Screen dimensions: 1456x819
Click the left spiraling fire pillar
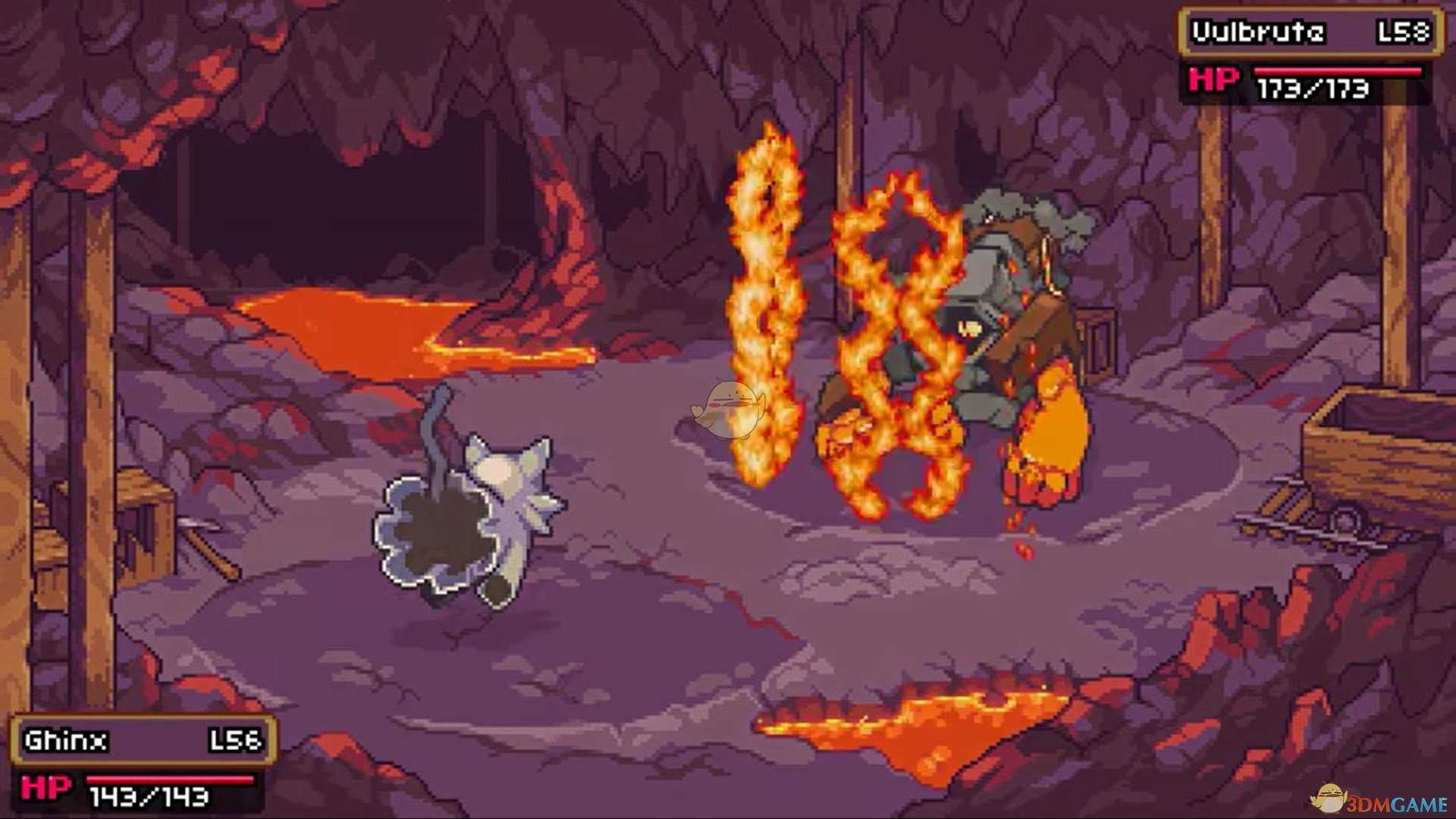(766, 318)
